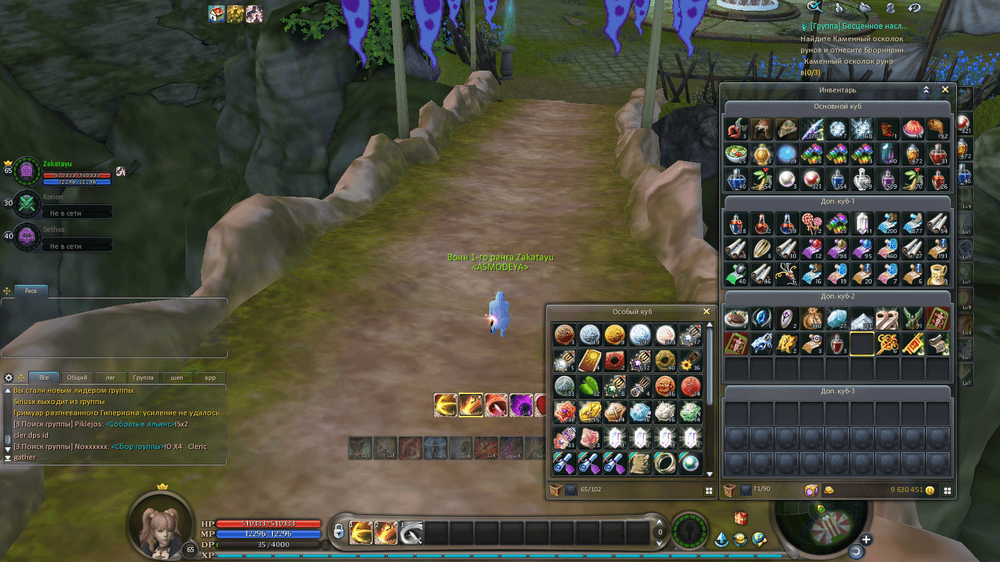Close the Особый куб window
This screenshot has width=1000, height=562.
(x=706, y=312)
